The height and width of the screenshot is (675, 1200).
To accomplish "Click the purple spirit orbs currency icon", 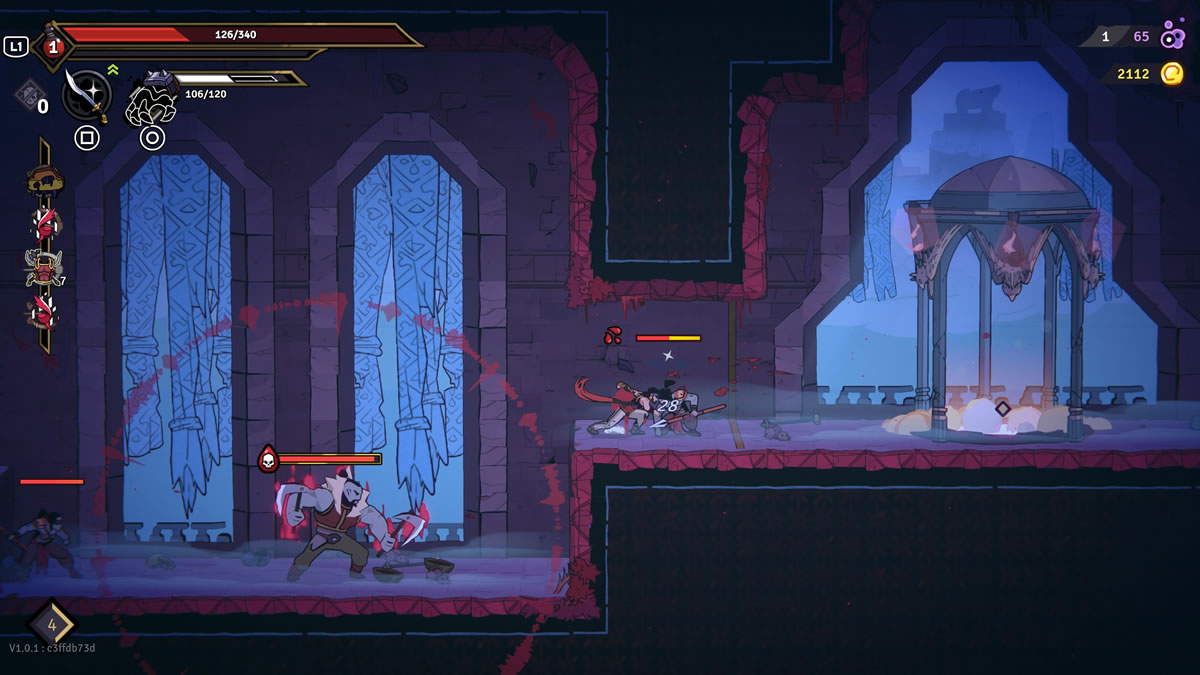I will click(x=1172, y=38).
